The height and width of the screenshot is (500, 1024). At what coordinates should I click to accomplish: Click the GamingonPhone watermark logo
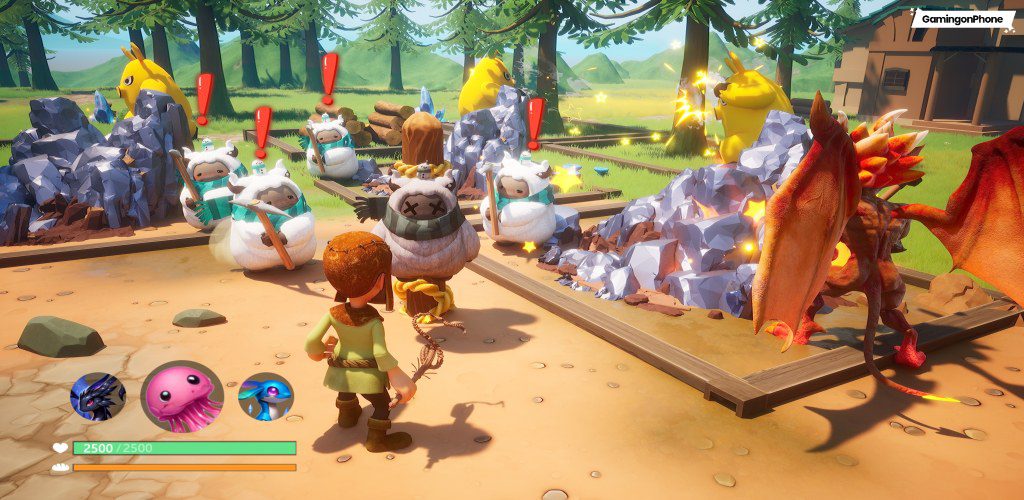coord(961,19)
